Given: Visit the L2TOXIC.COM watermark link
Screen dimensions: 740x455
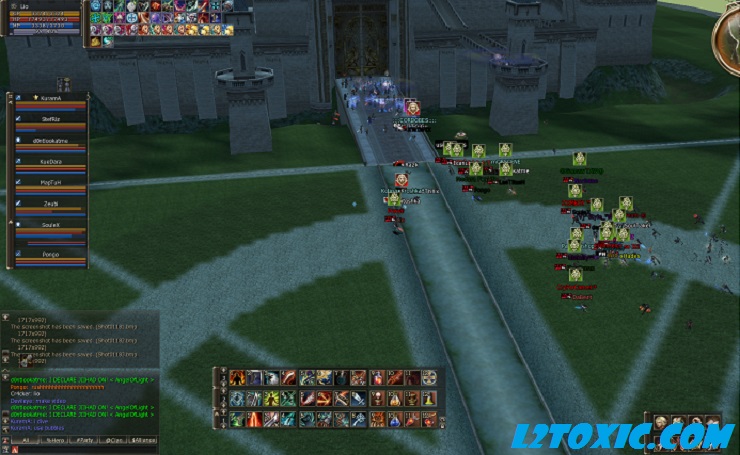Looking at the screenshot, I should coord(622,436).
